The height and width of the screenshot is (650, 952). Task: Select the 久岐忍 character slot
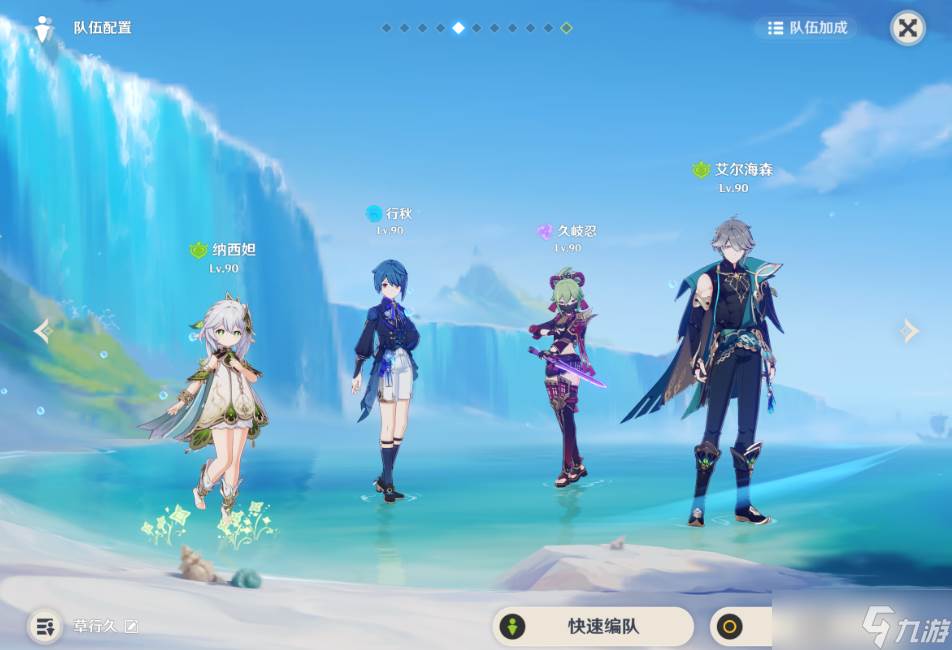click(x=566, y=380)
